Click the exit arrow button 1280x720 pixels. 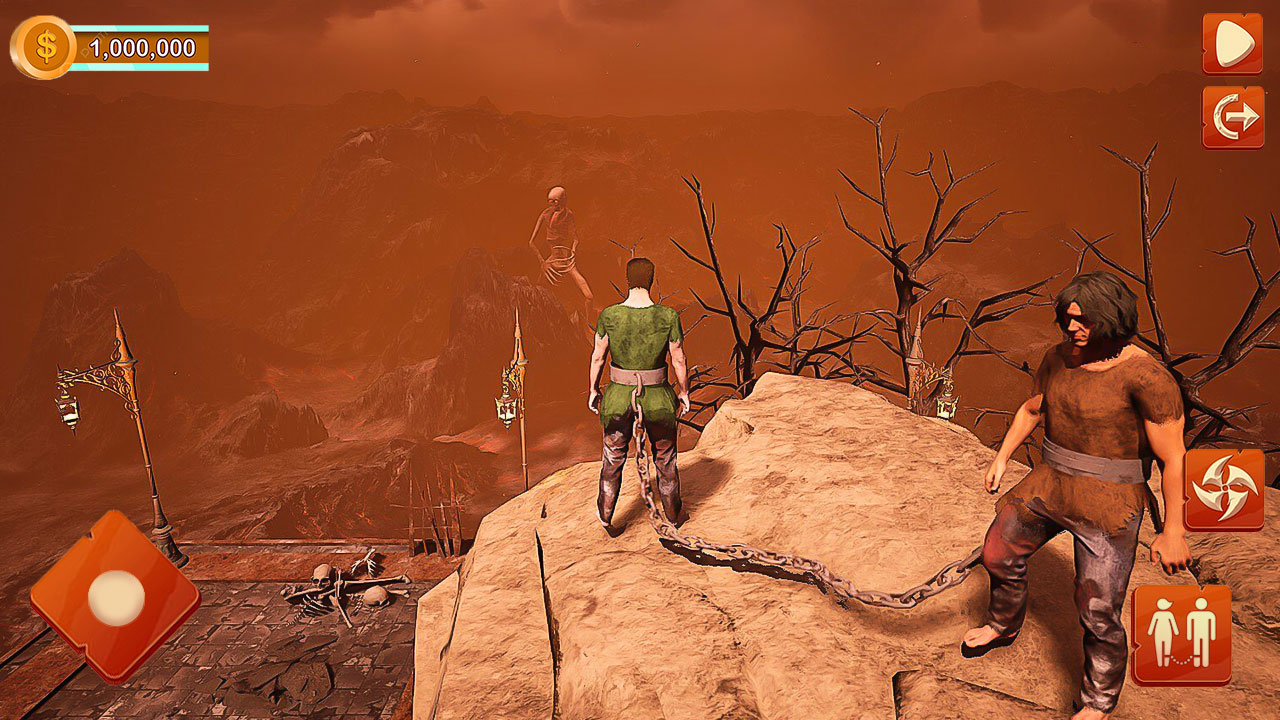pyautogui.click(x=1232, y=117)
